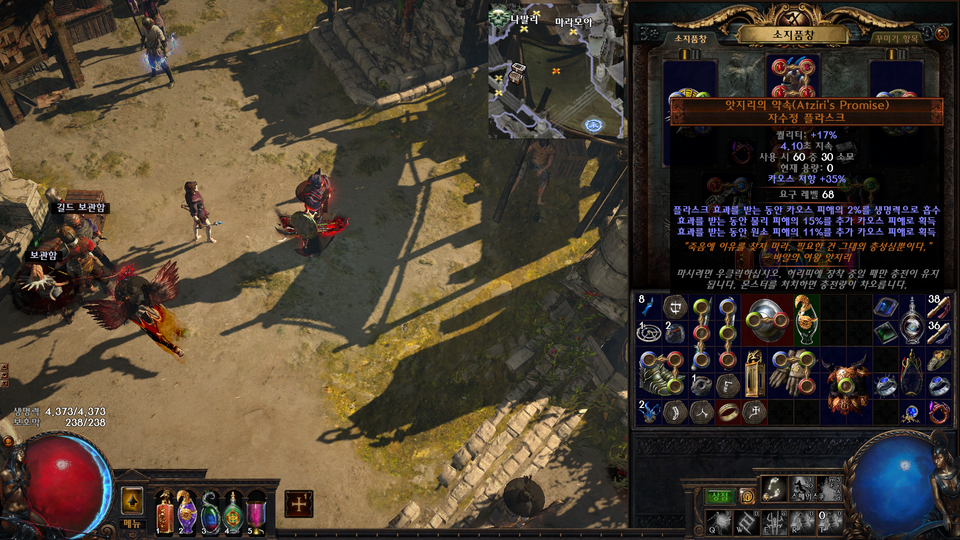This screenshot has width=960, height=540.
Task: Activate the purple Atziri's Promise flask
Action: 187,510
